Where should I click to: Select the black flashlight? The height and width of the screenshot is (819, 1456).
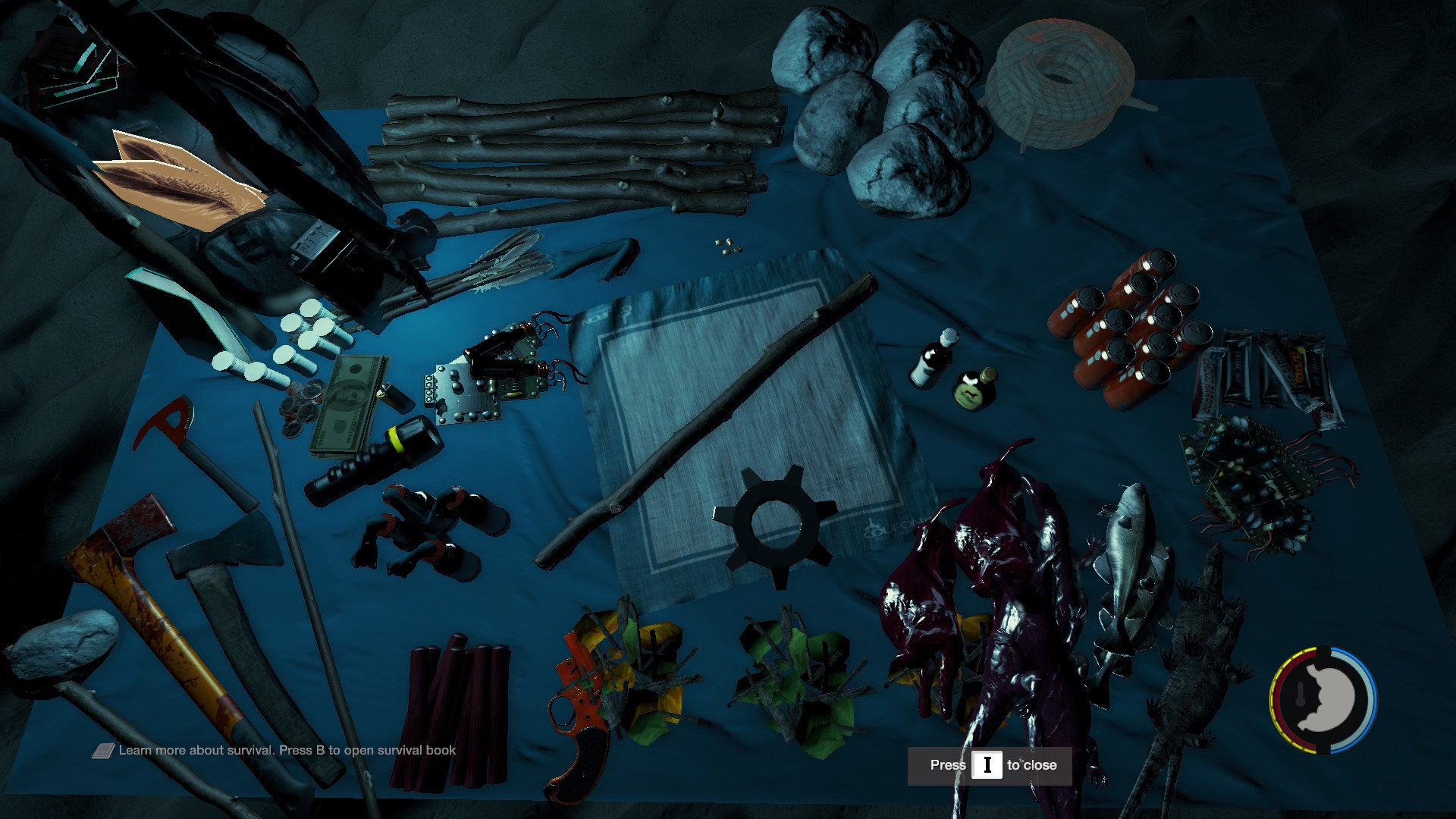pos(375,461)
